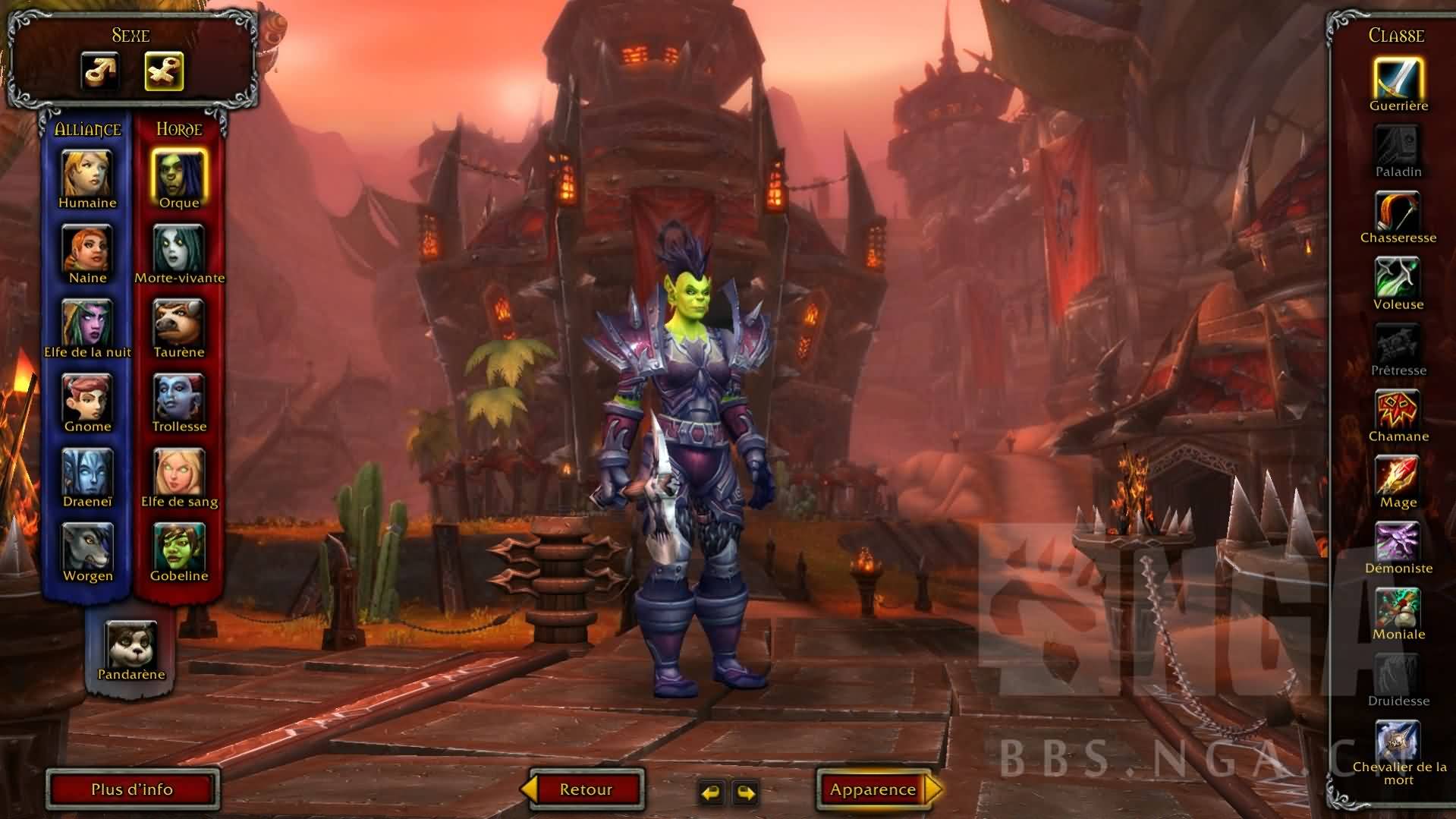Continue to the Apparence step
The height and width of the screenshot is (819, 1456).
pyautogui.click(x=874, y=789)
